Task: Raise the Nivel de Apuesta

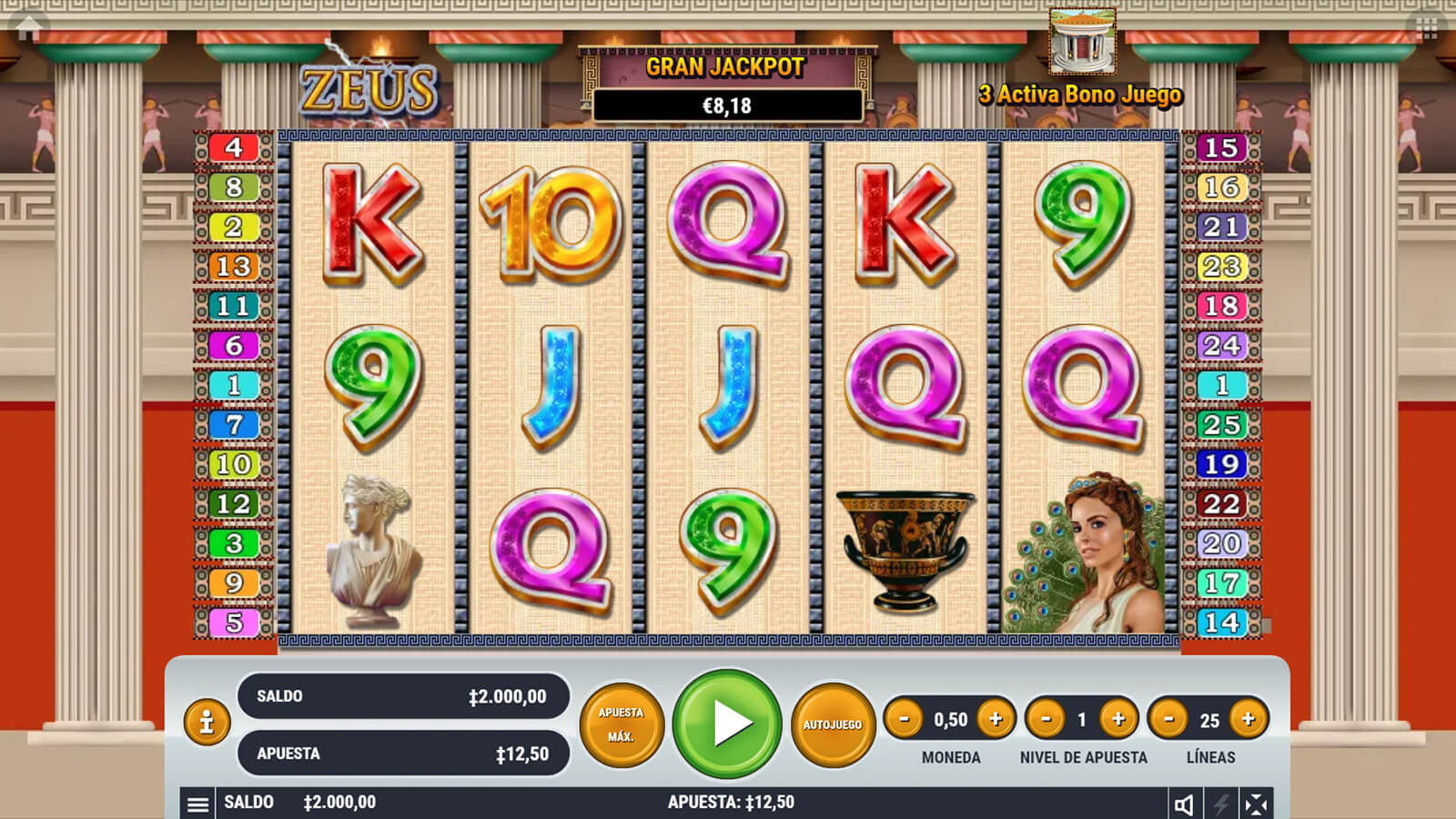Action: [1118, 719]
